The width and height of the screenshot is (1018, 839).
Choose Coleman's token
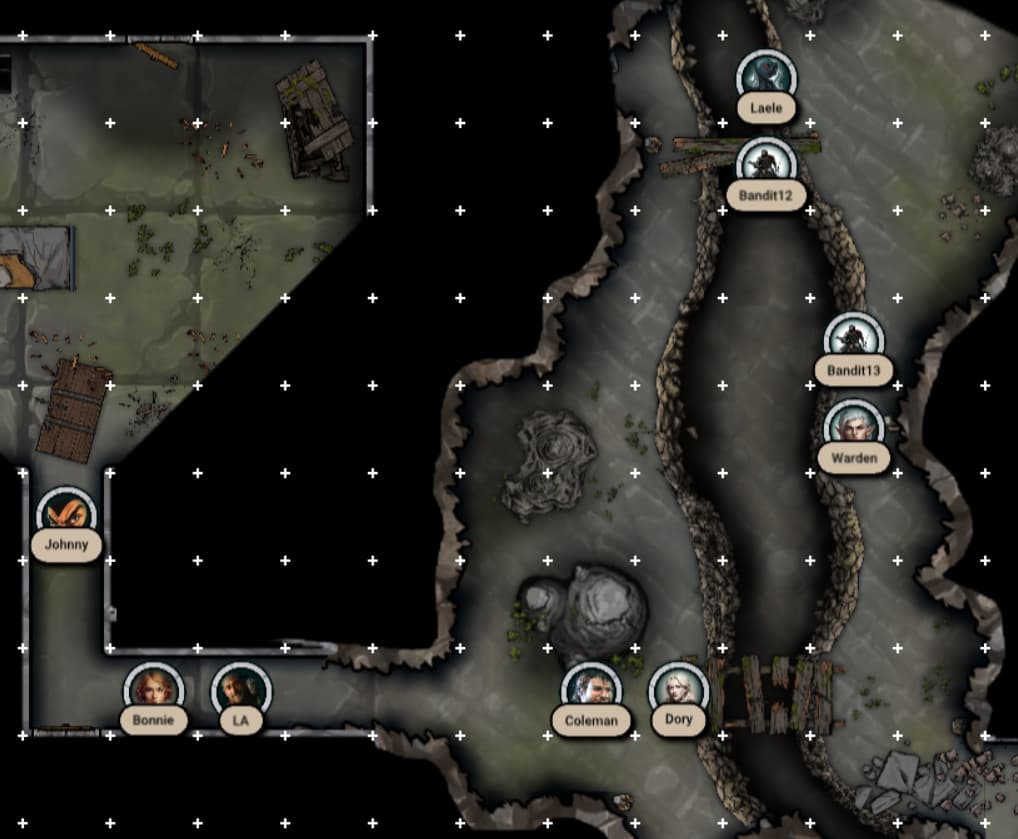click(x=591, y=691)
